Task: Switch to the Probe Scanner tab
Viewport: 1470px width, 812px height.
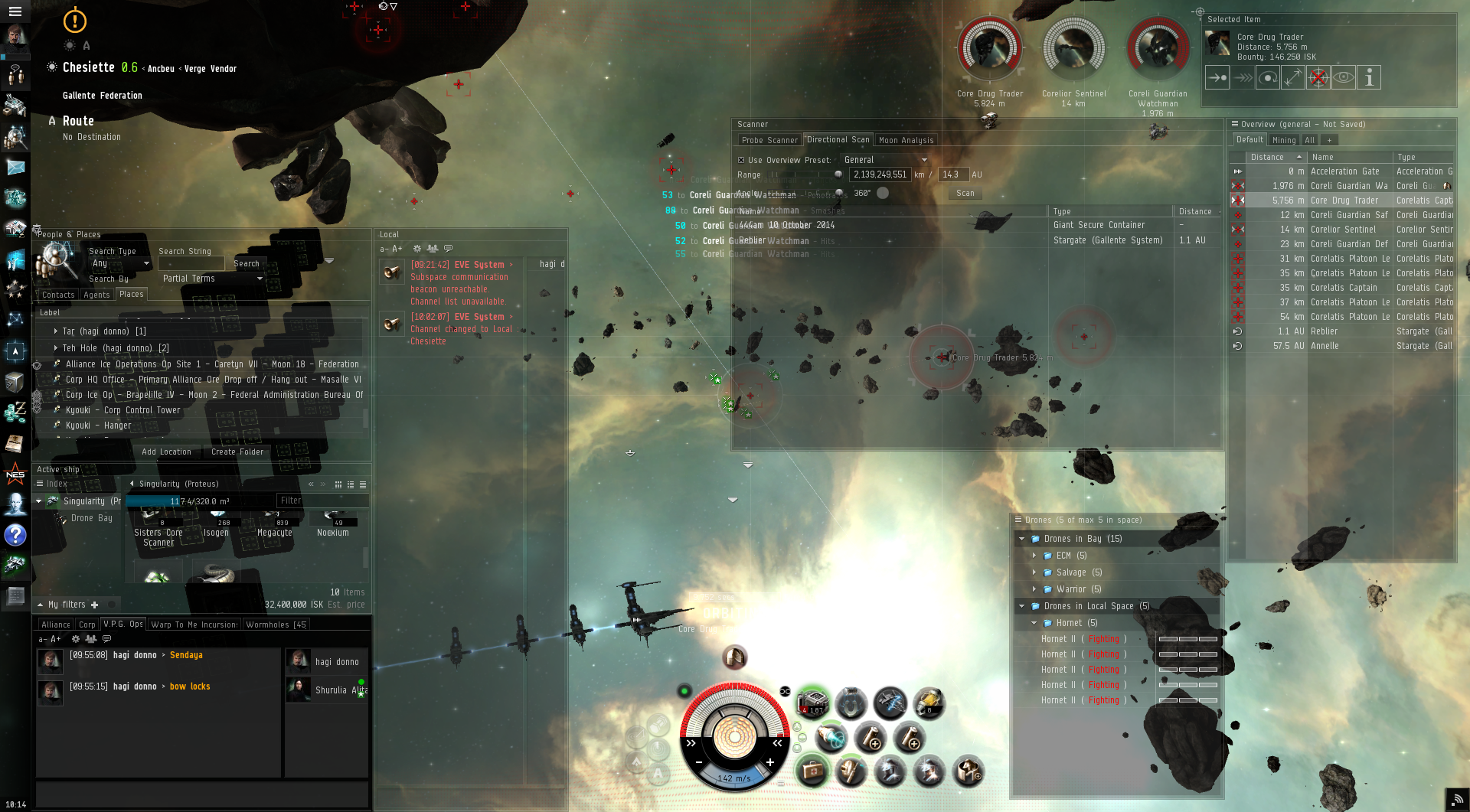Action: [x=770, y=140]
